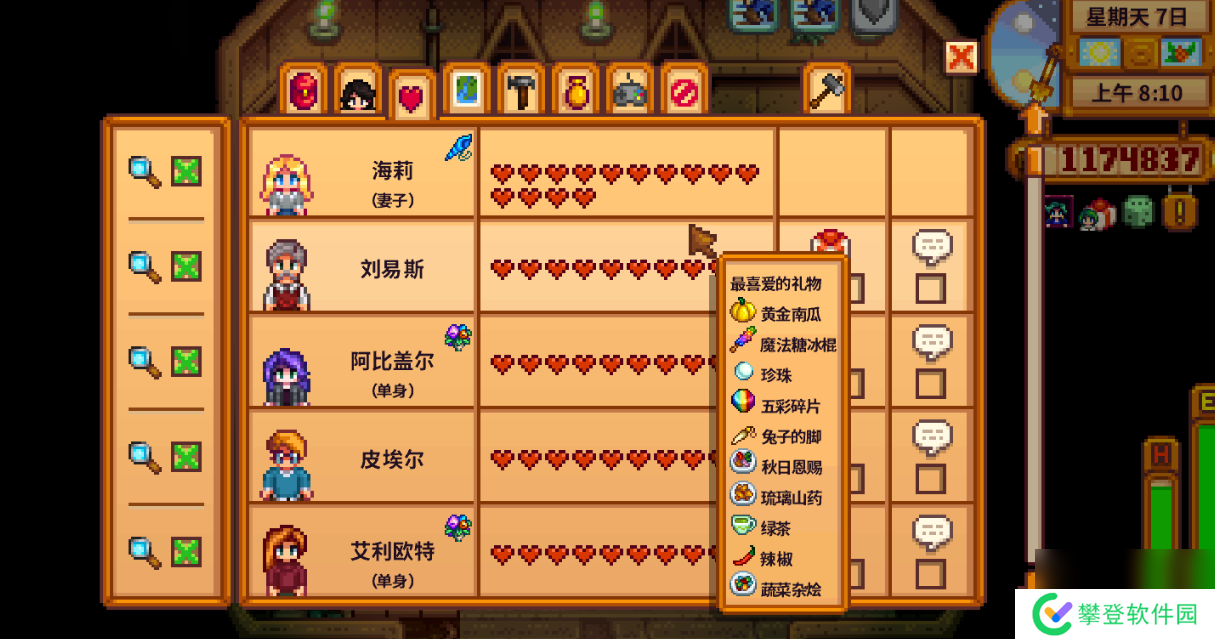Switch to the map tab
Image resolution: width=1215 pixels, height=639 pixels.
[x=466, y=93]
